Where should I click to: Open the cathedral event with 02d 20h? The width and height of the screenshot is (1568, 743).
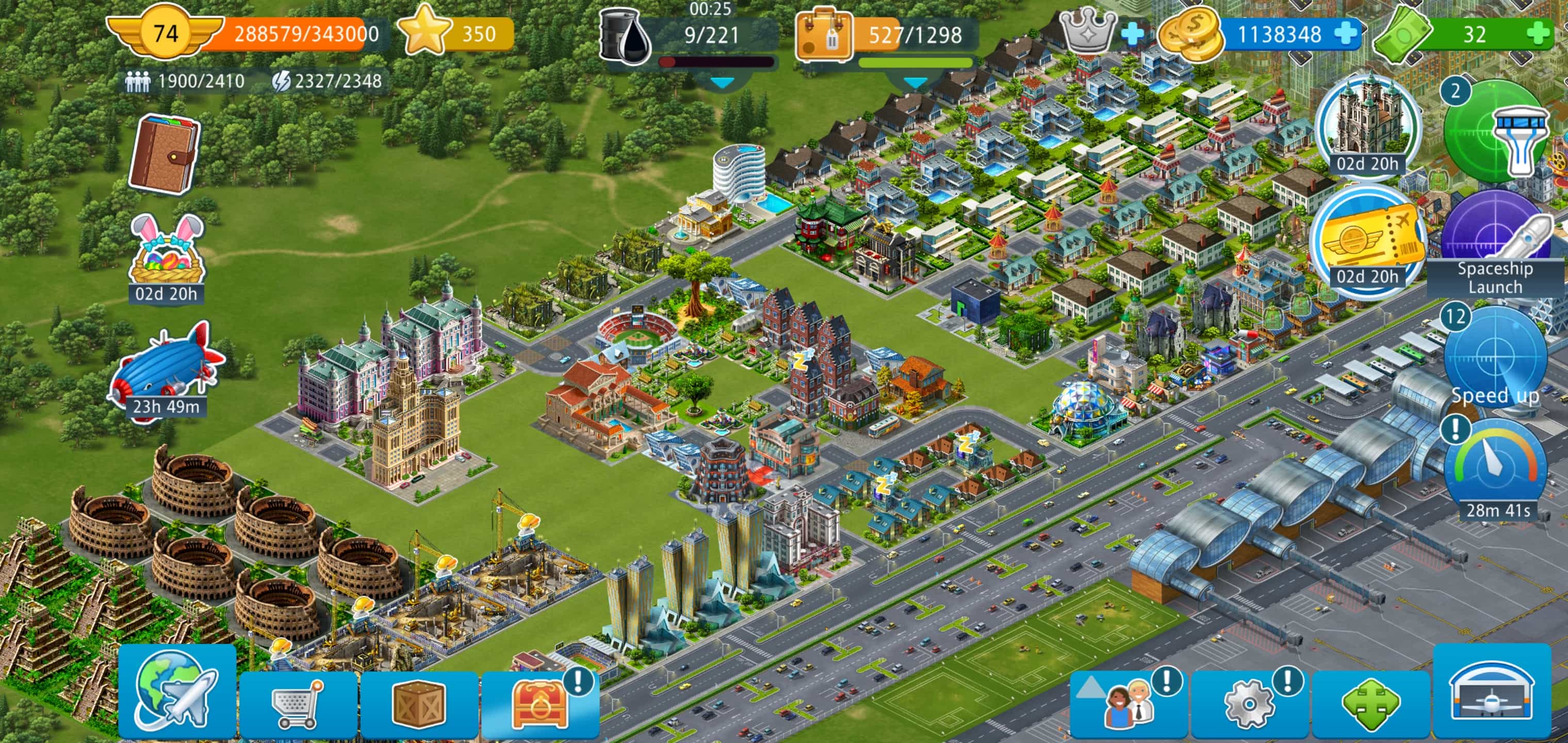point(1368,126)
